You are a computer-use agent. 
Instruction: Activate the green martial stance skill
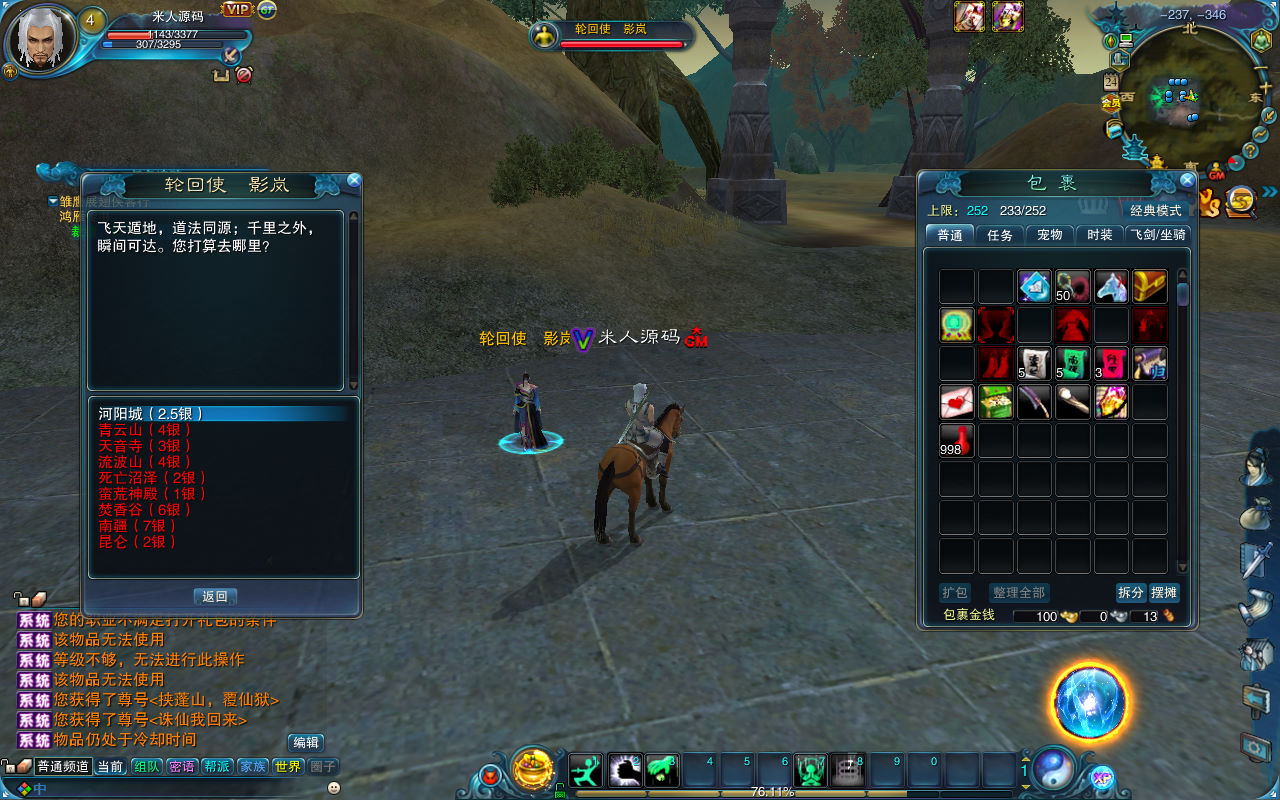point(586,770)
